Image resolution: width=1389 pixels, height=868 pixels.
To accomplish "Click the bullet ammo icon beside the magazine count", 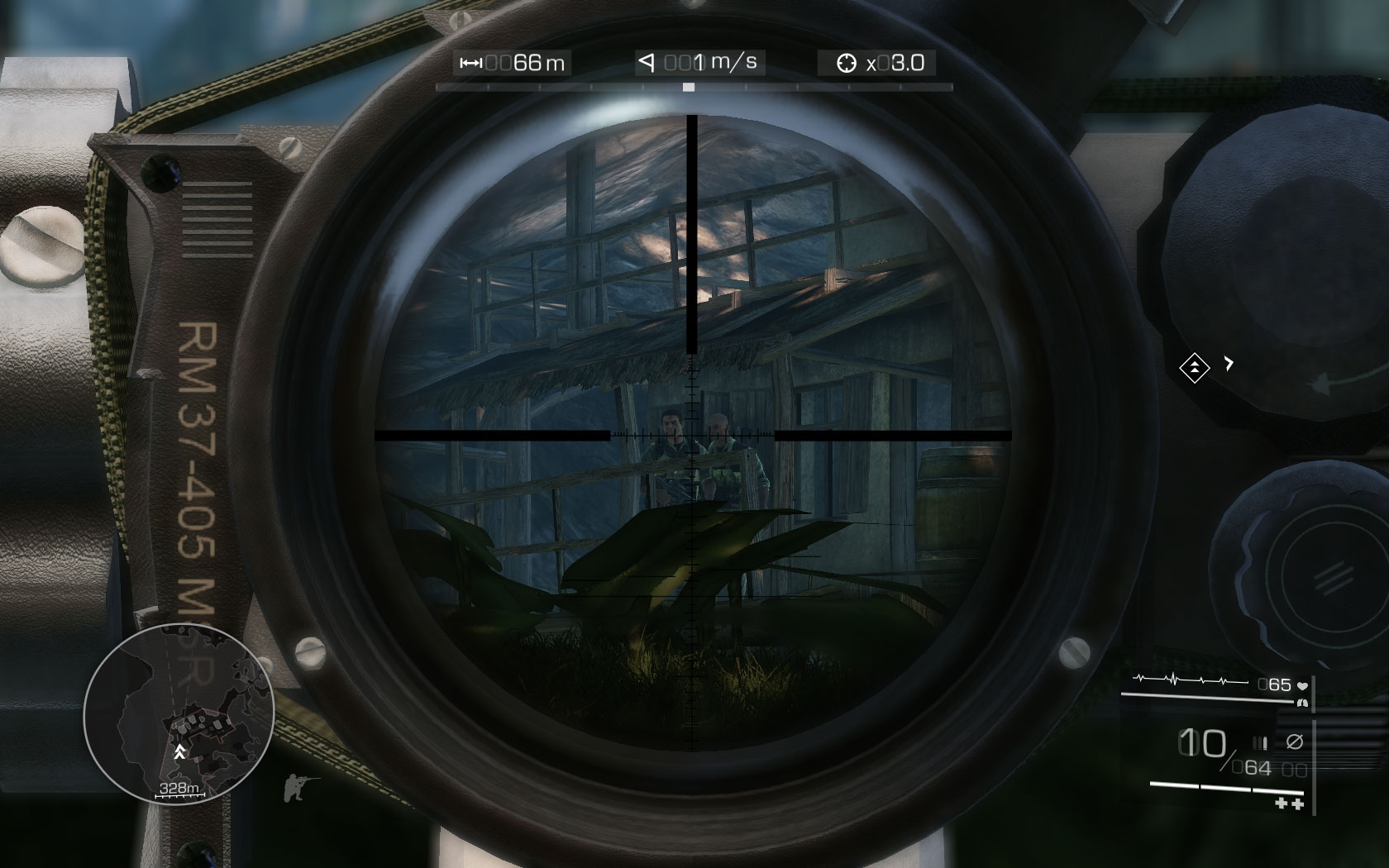I will click(x=1261, y=742).
